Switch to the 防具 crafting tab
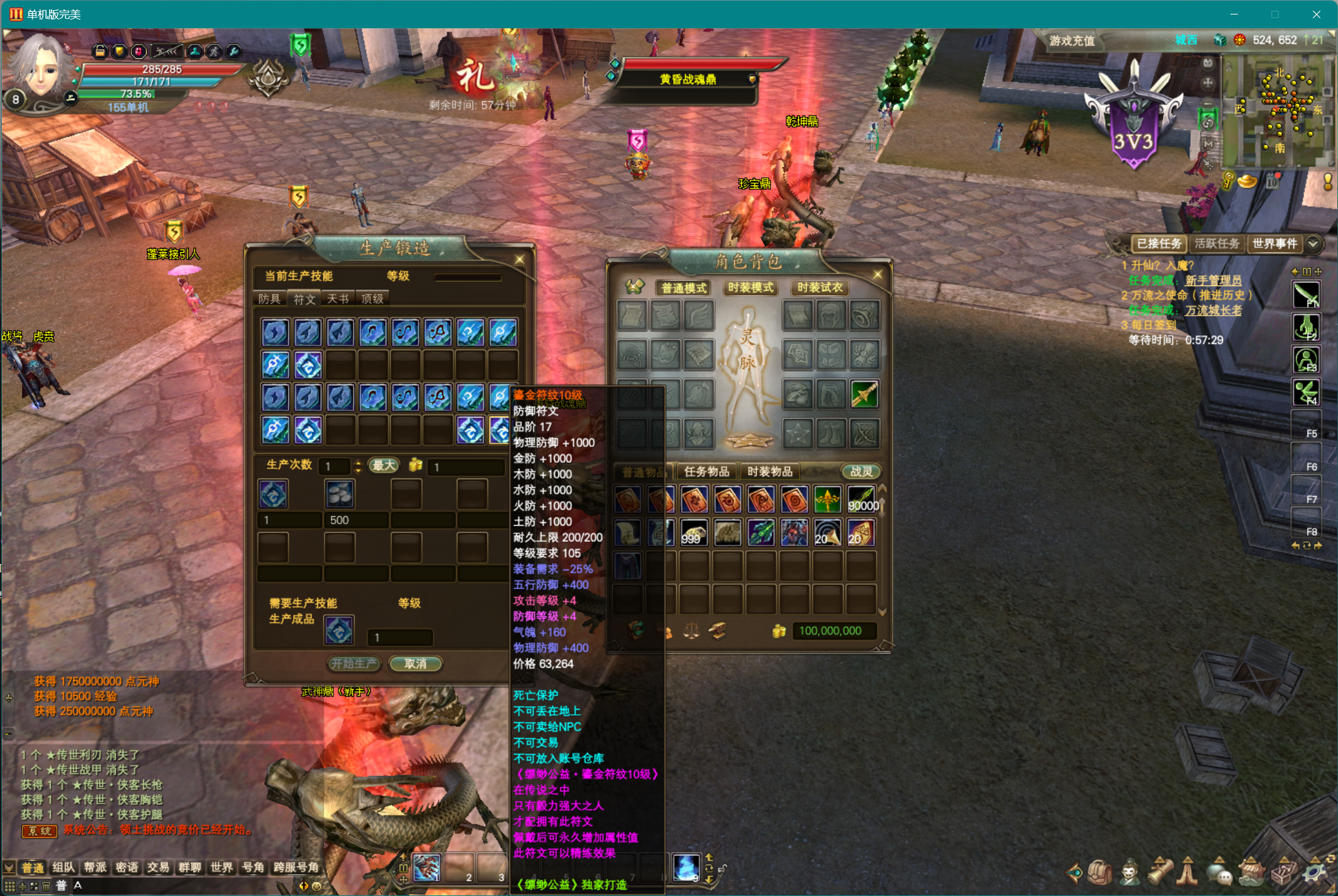This screenshot has width=1338, height=896. click(x=269, y=299)
